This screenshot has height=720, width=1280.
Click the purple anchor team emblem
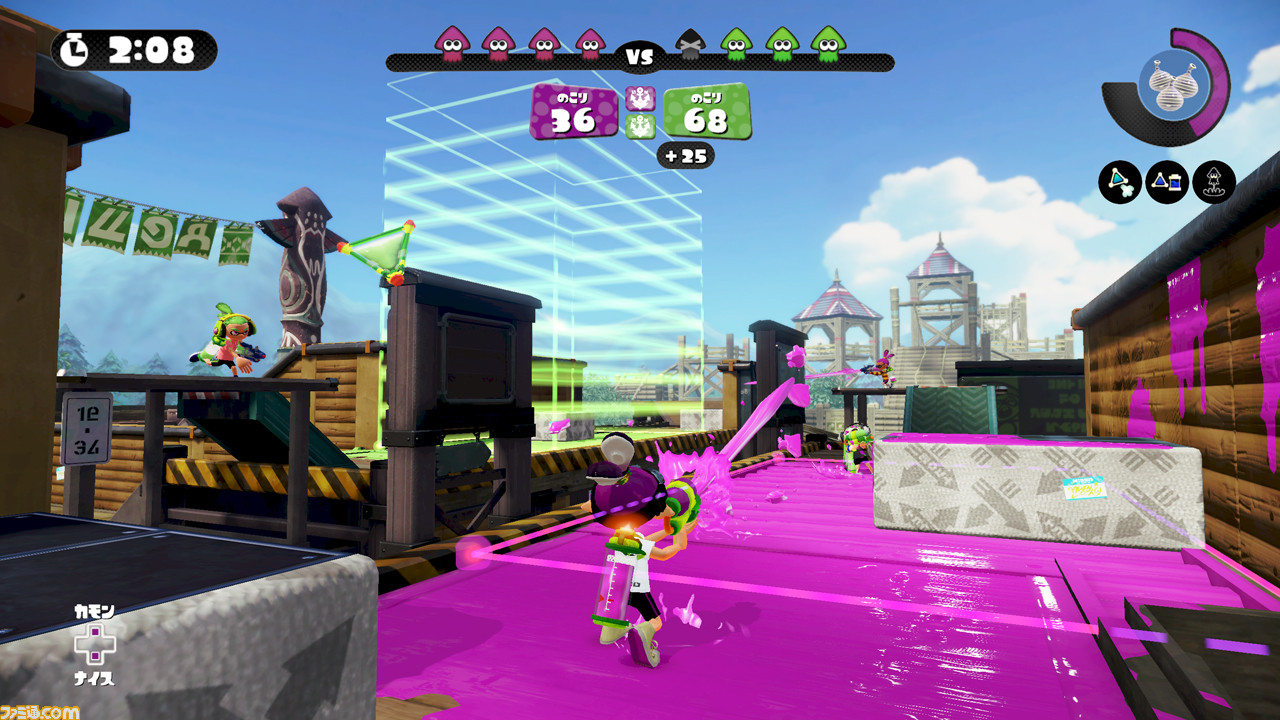coord(640,99)
